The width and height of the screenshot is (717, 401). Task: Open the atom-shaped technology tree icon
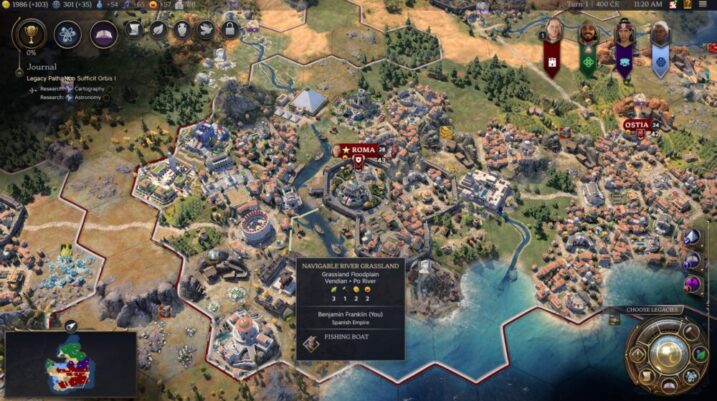point(67,35)
